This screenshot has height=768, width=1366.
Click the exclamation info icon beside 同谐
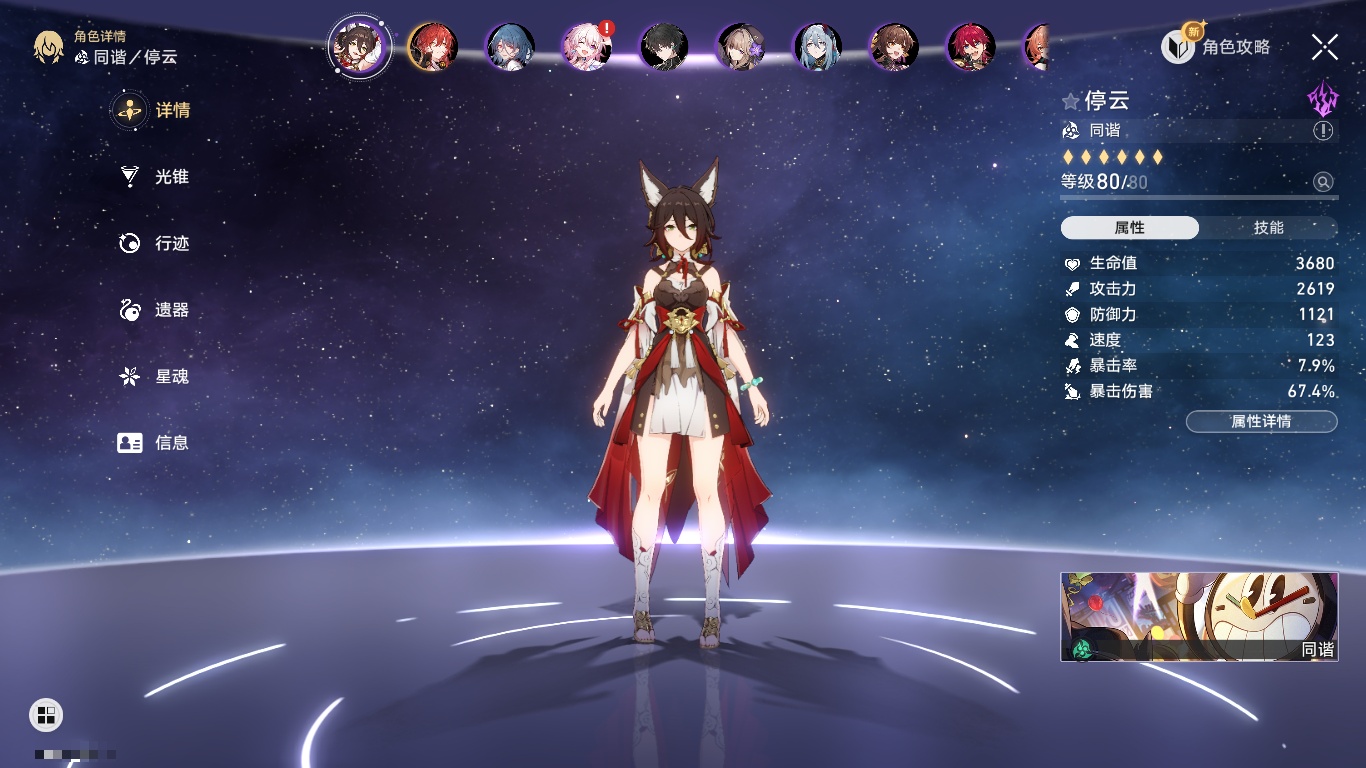pyautogui.click(x=1323, y=131)
